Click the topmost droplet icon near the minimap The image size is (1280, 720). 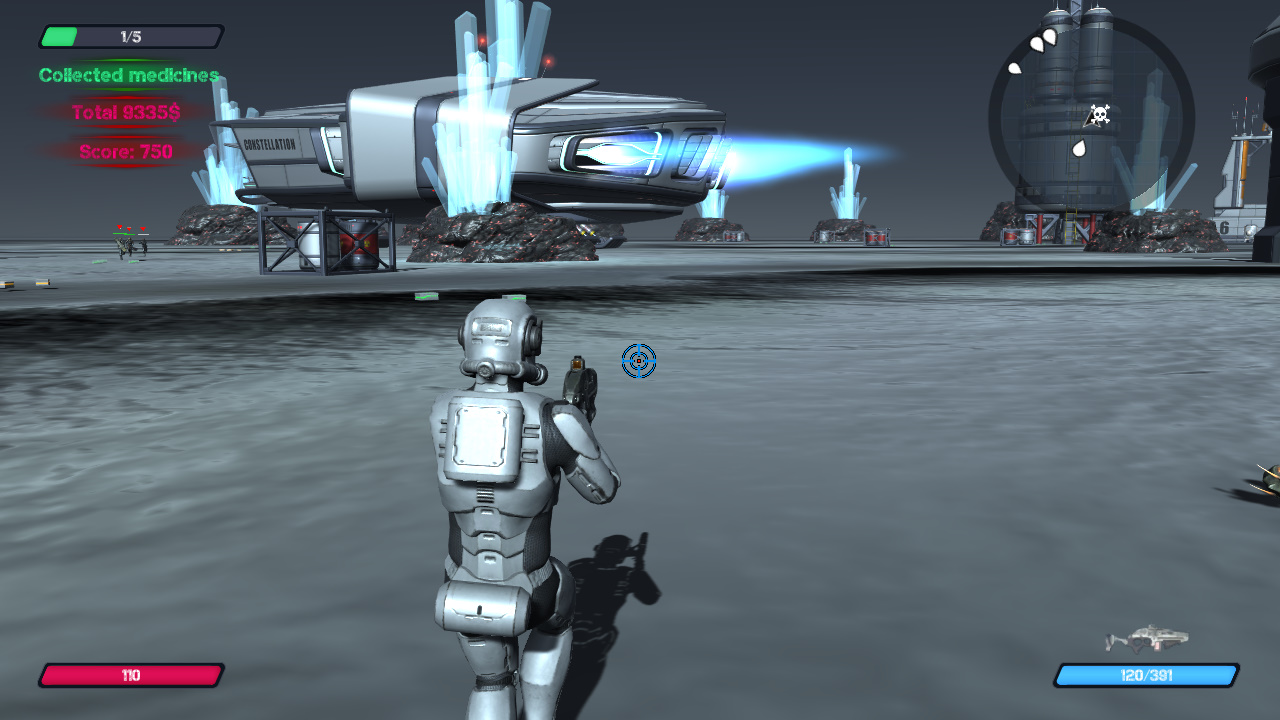point(1050,36)
